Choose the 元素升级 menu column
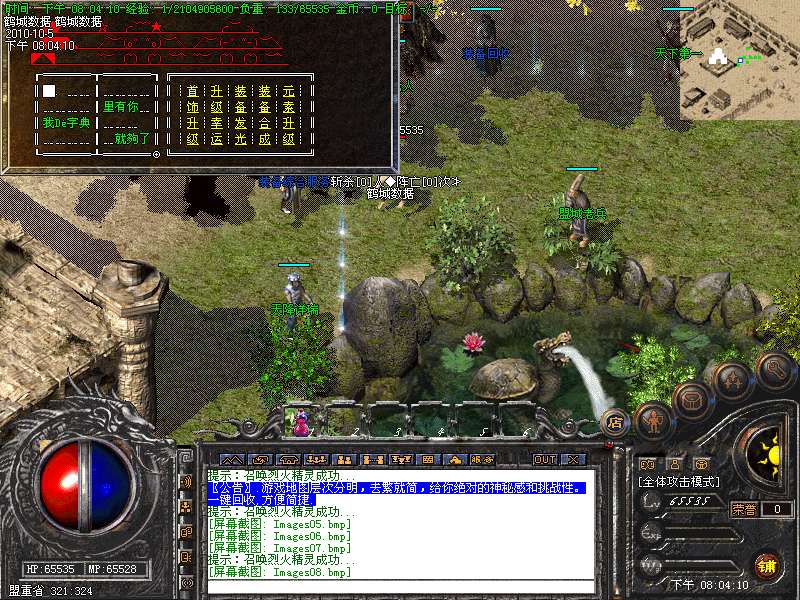 pos(289,115)
